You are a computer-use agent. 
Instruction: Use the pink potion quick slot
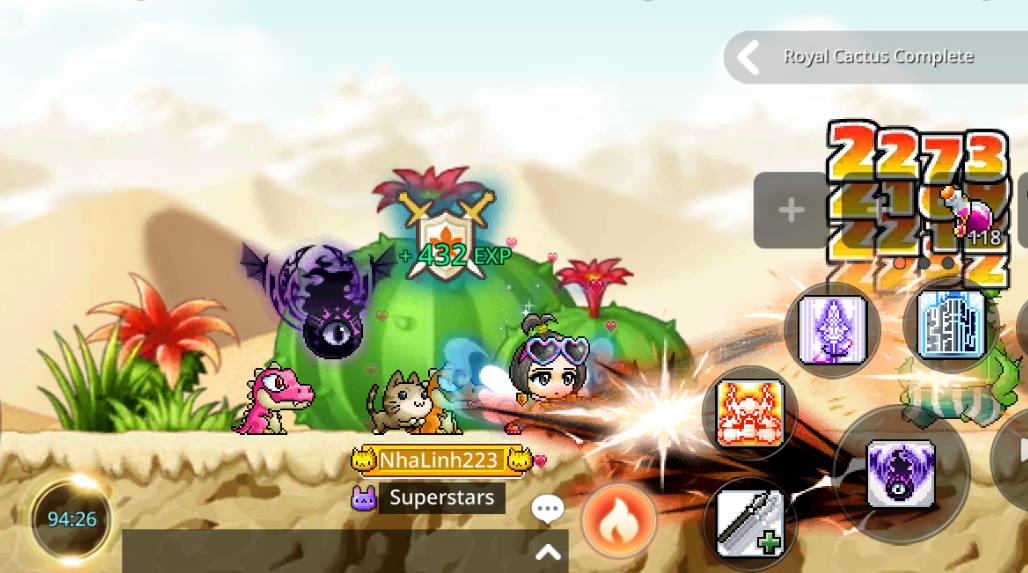coord(965,216)
